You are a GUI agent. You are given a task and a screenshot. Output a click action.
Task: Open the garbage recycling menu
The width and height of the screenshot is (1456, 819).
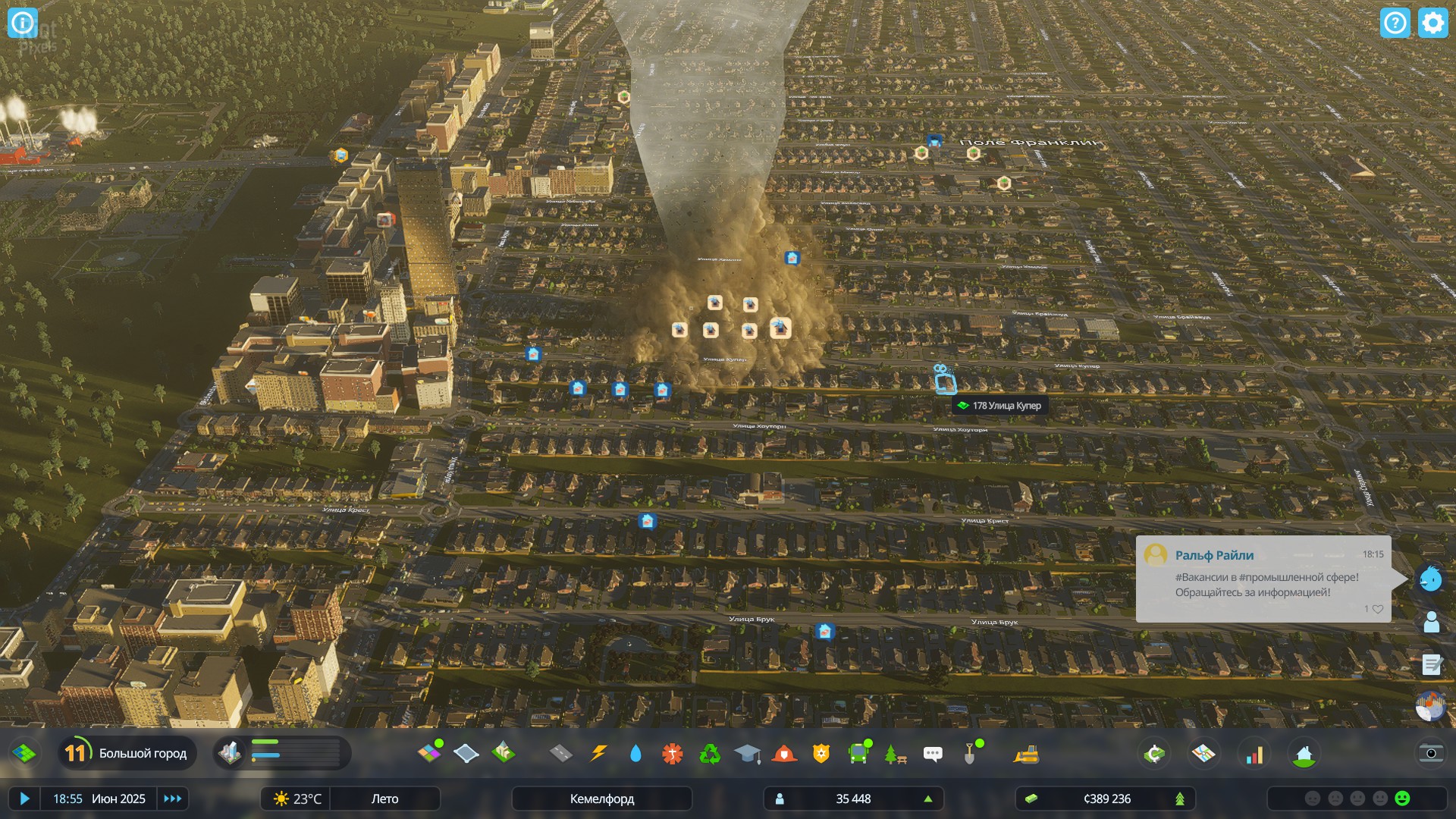[x=710, y=754]
